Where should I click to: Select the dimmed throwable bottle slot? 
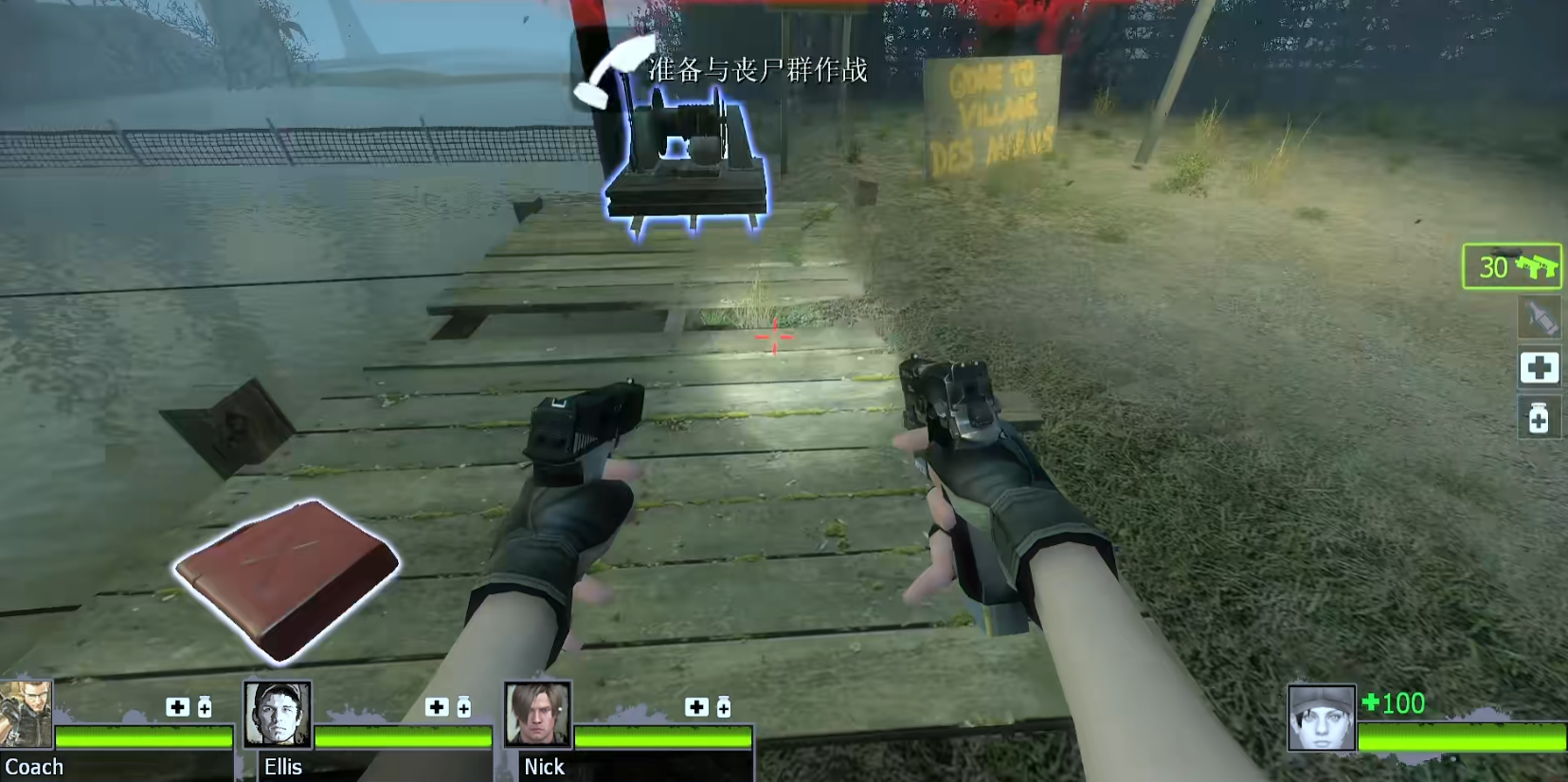pos(1540,318)
